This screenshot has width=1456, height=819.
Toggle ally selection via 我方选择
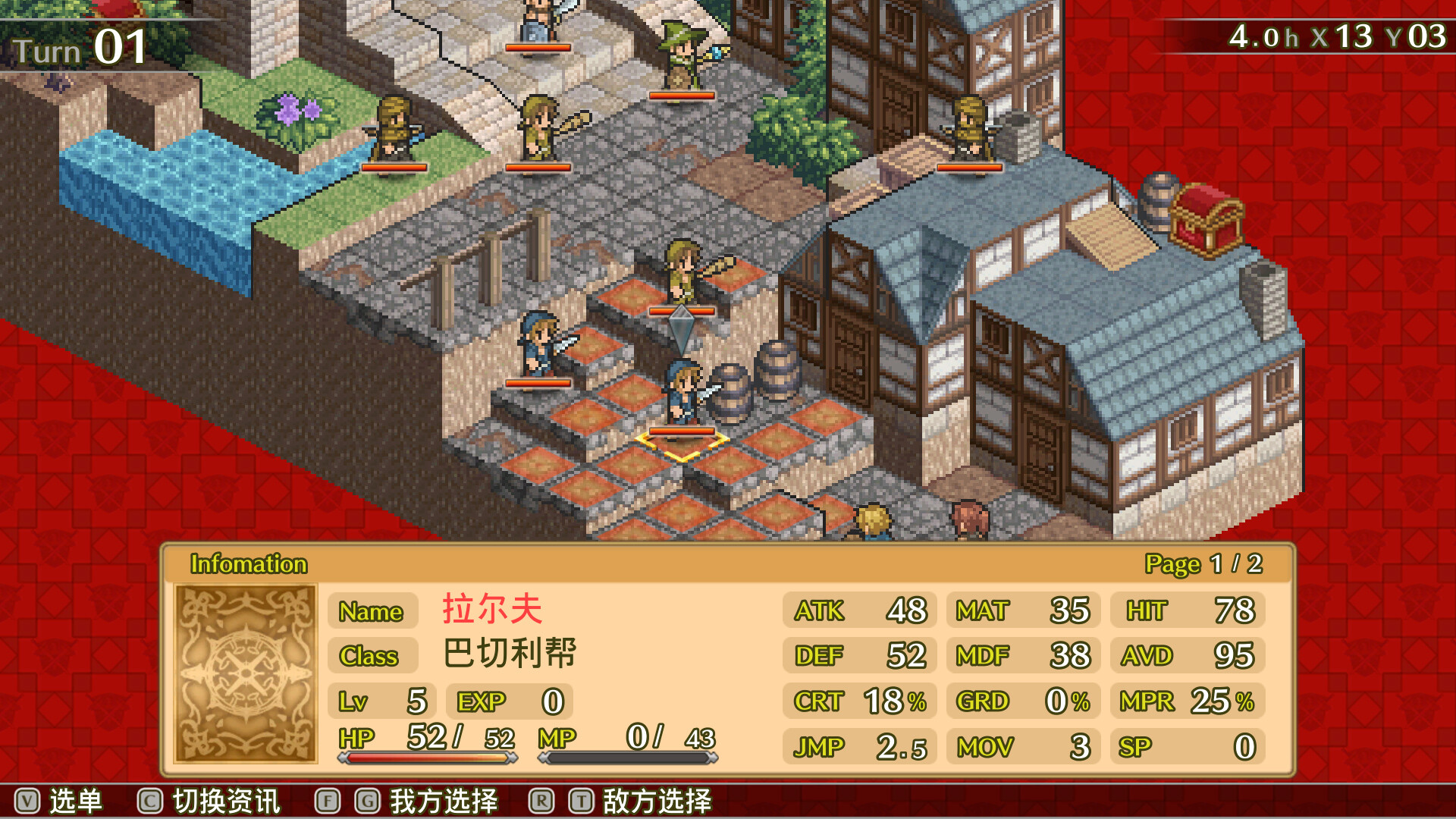pos(444,800)
